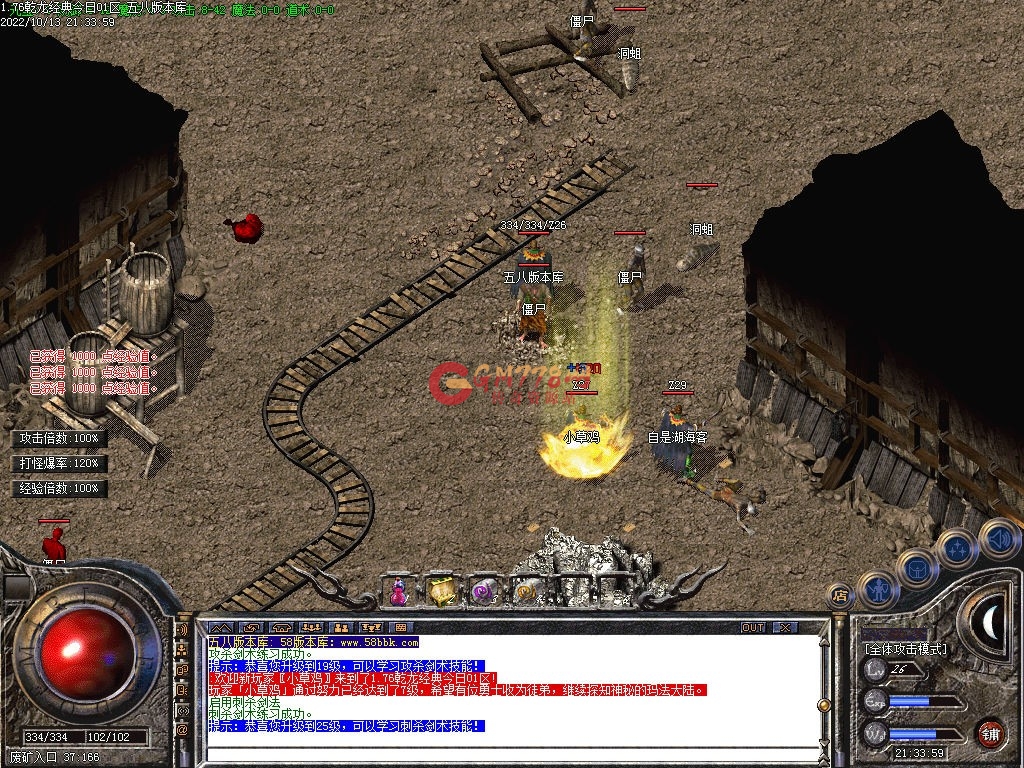Screen dimensions: 1024x768
Task: Use the purple swirl scroll belt item
Action: (x=483, y=591)
